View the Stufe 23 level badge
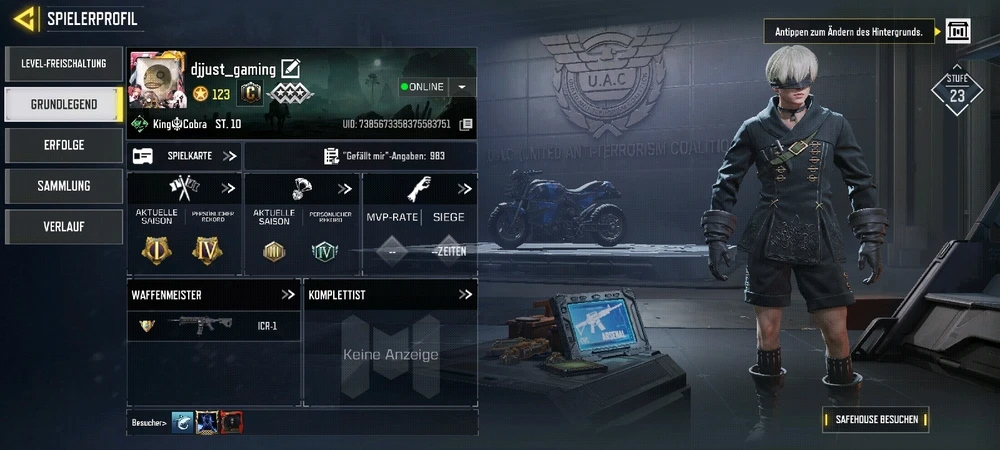Image resolution: width=1000 pixels, height=450 pixels. coord(957,91)
